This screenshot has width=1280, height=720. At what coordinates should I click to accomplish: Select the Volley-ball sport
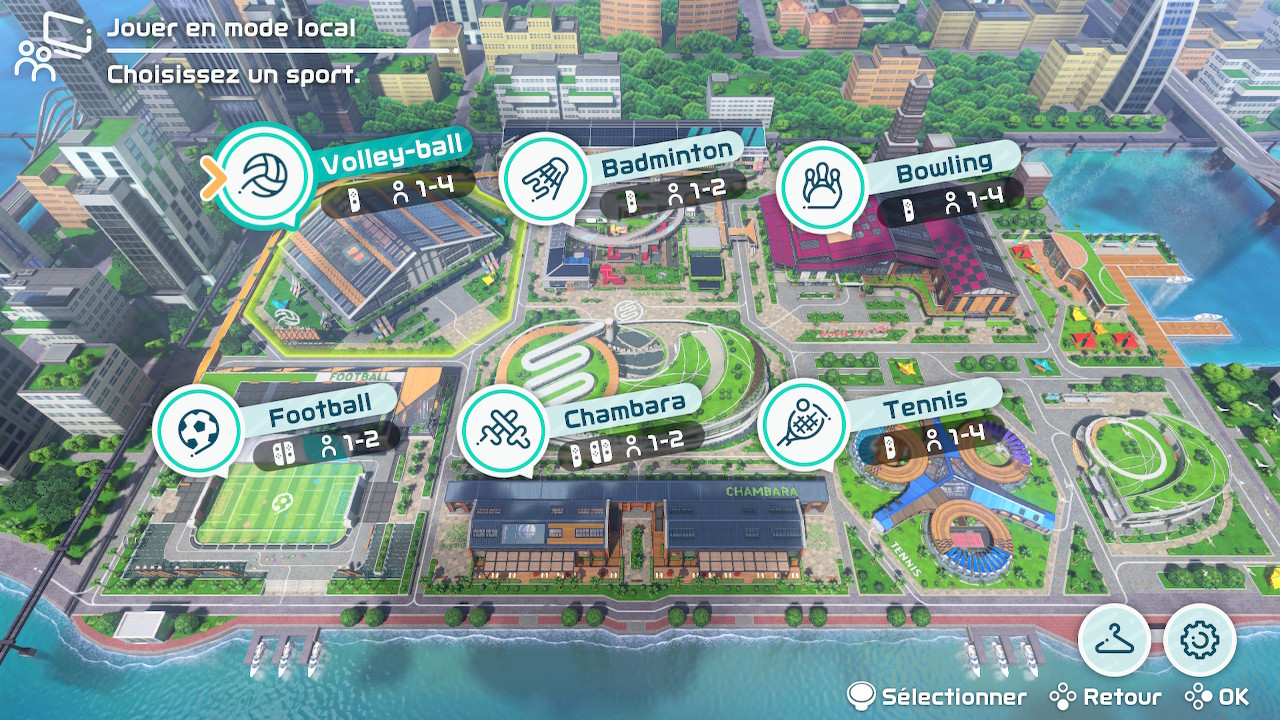(x=265, y=177)
